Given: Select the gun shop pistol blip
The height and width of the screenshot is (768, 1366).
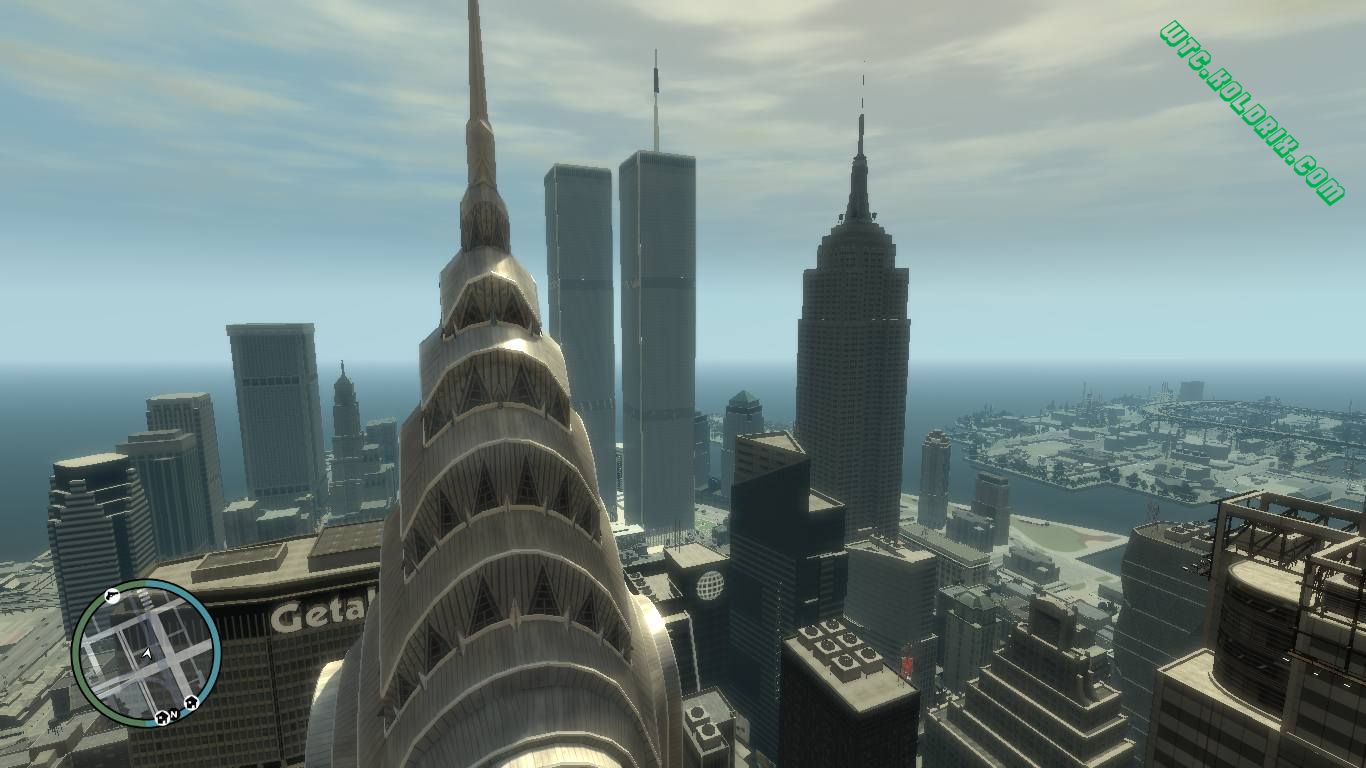Looking at the screenshot, I should tap(112, 598).
